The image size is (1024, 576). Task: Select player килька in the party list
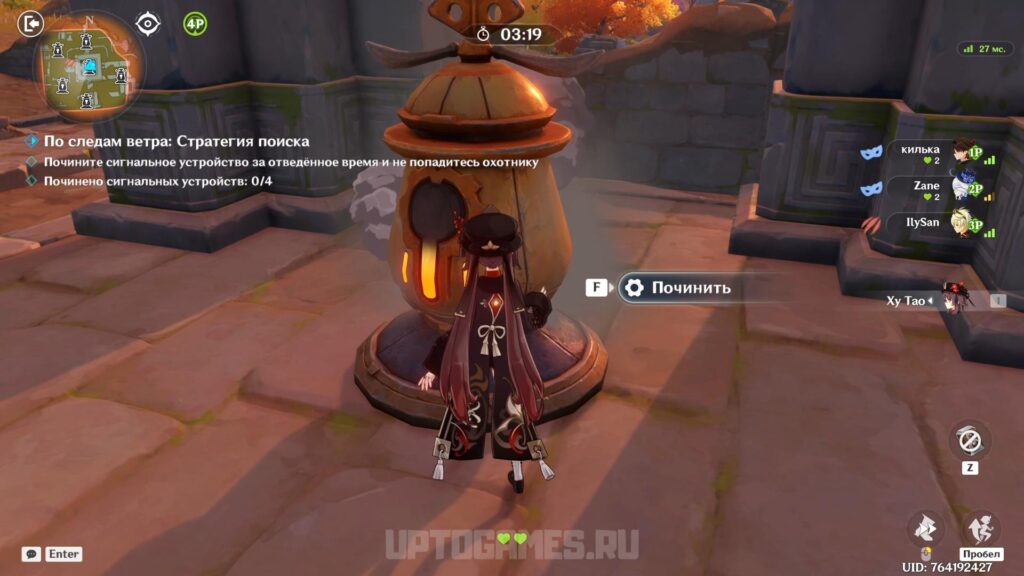coord(919,150)
